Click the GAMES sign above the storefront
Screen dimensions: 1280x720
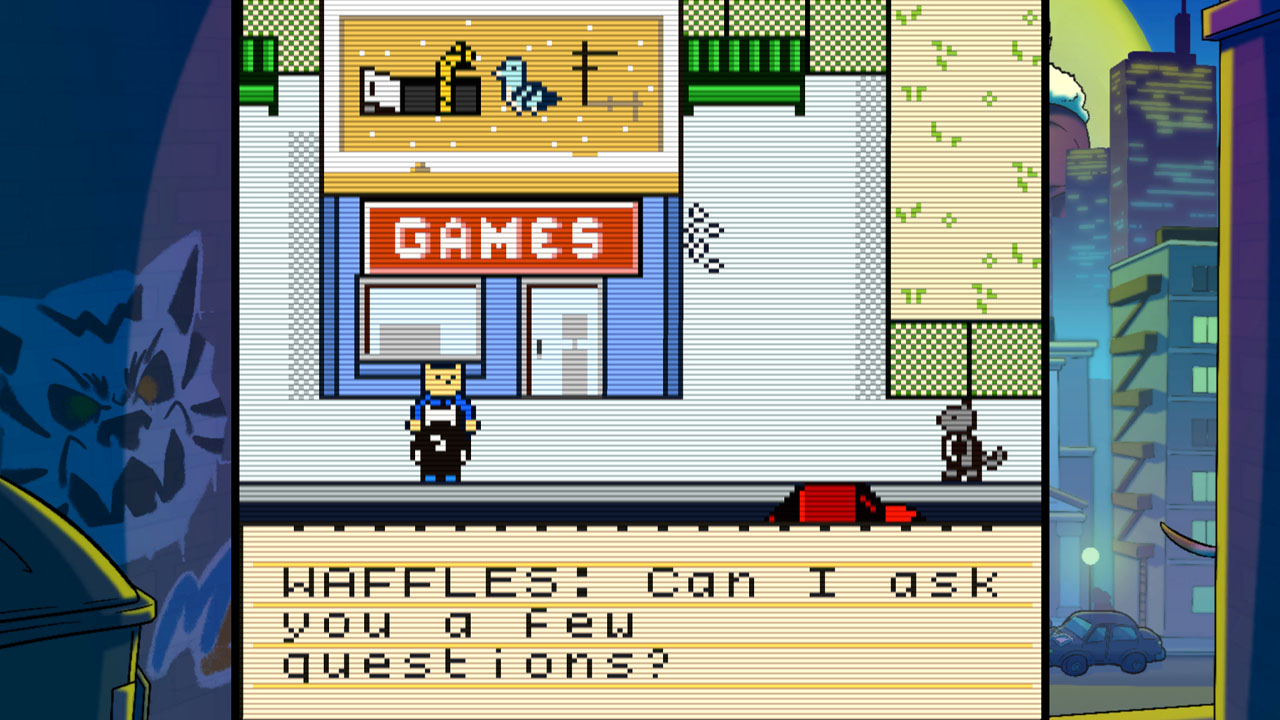(498, 236)
